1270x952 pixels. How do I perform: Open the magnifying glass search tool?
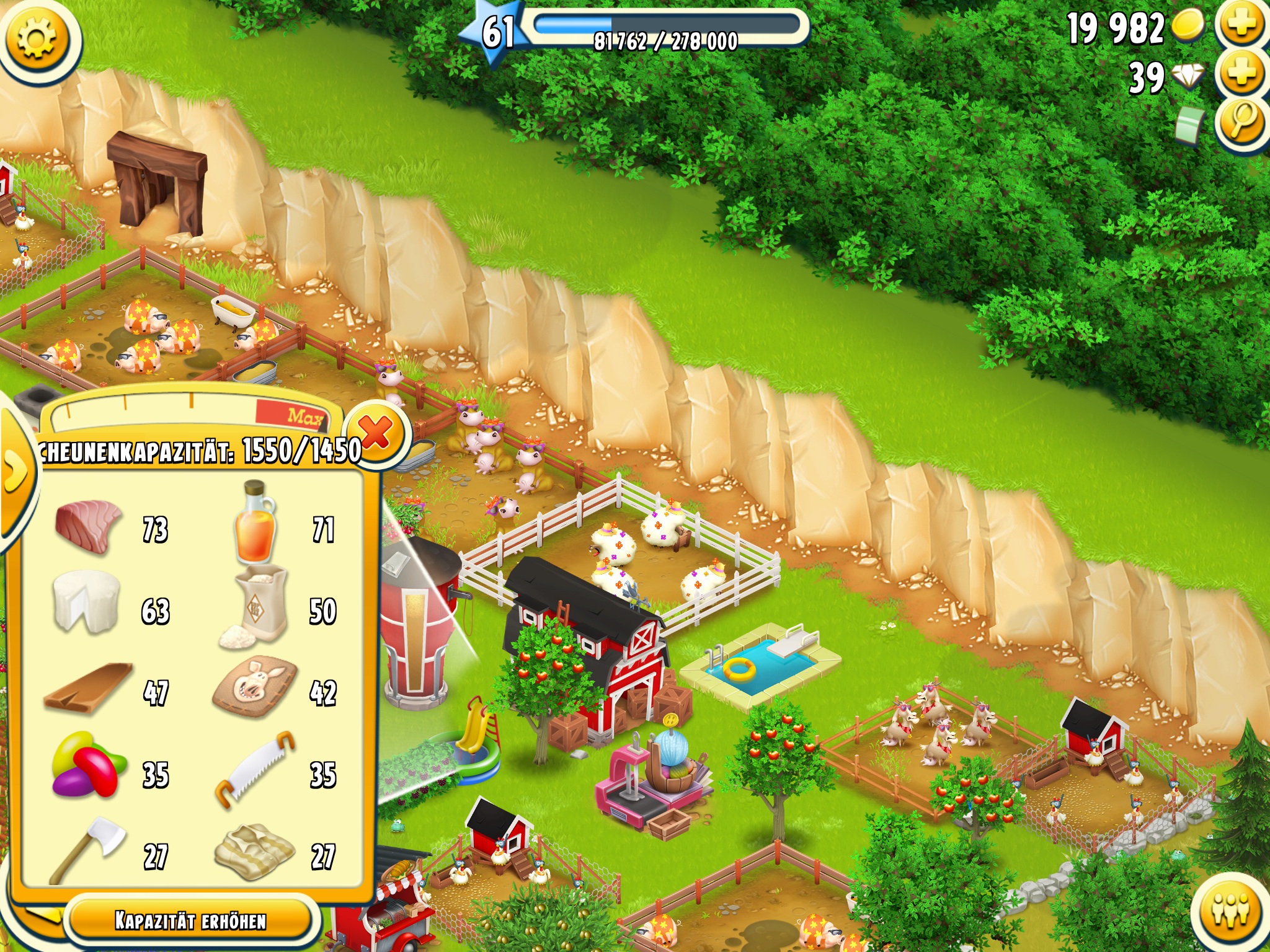click(x=1241, y=122)
